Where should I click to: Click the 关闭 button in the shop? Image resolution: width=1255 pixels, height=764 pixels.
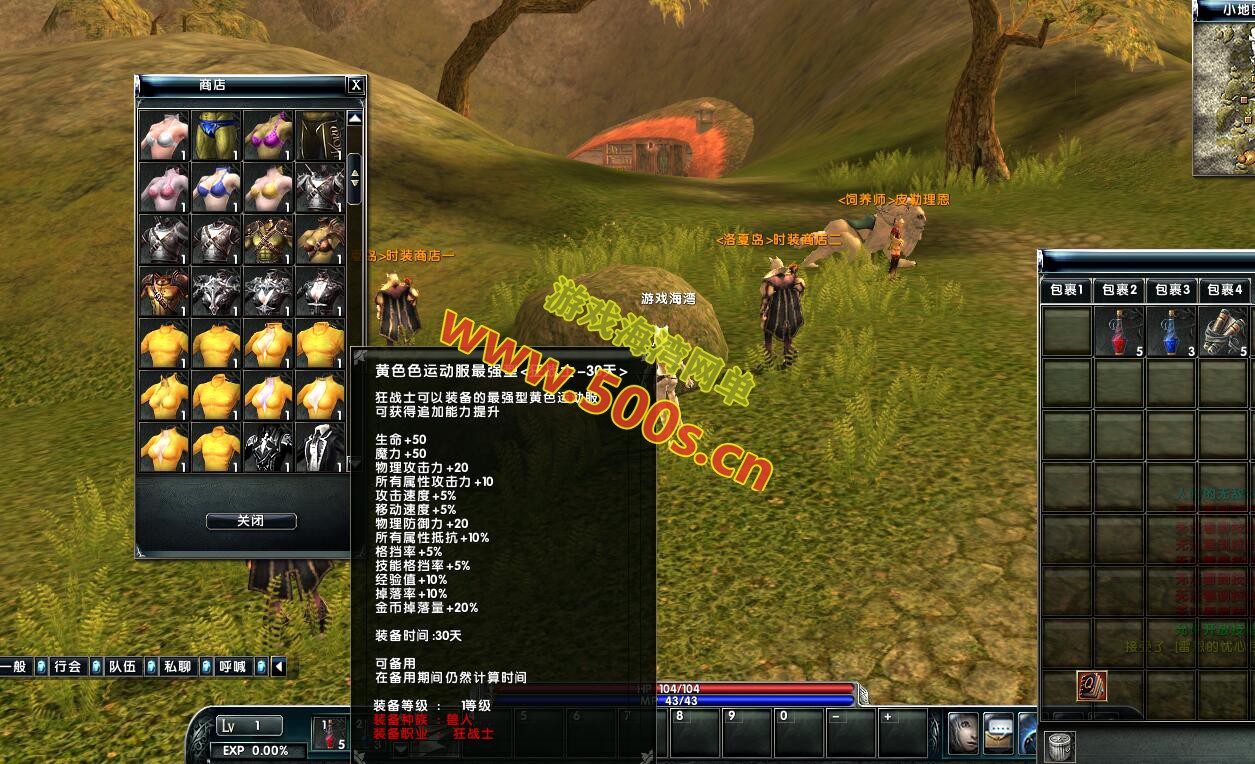pos(251,521)
